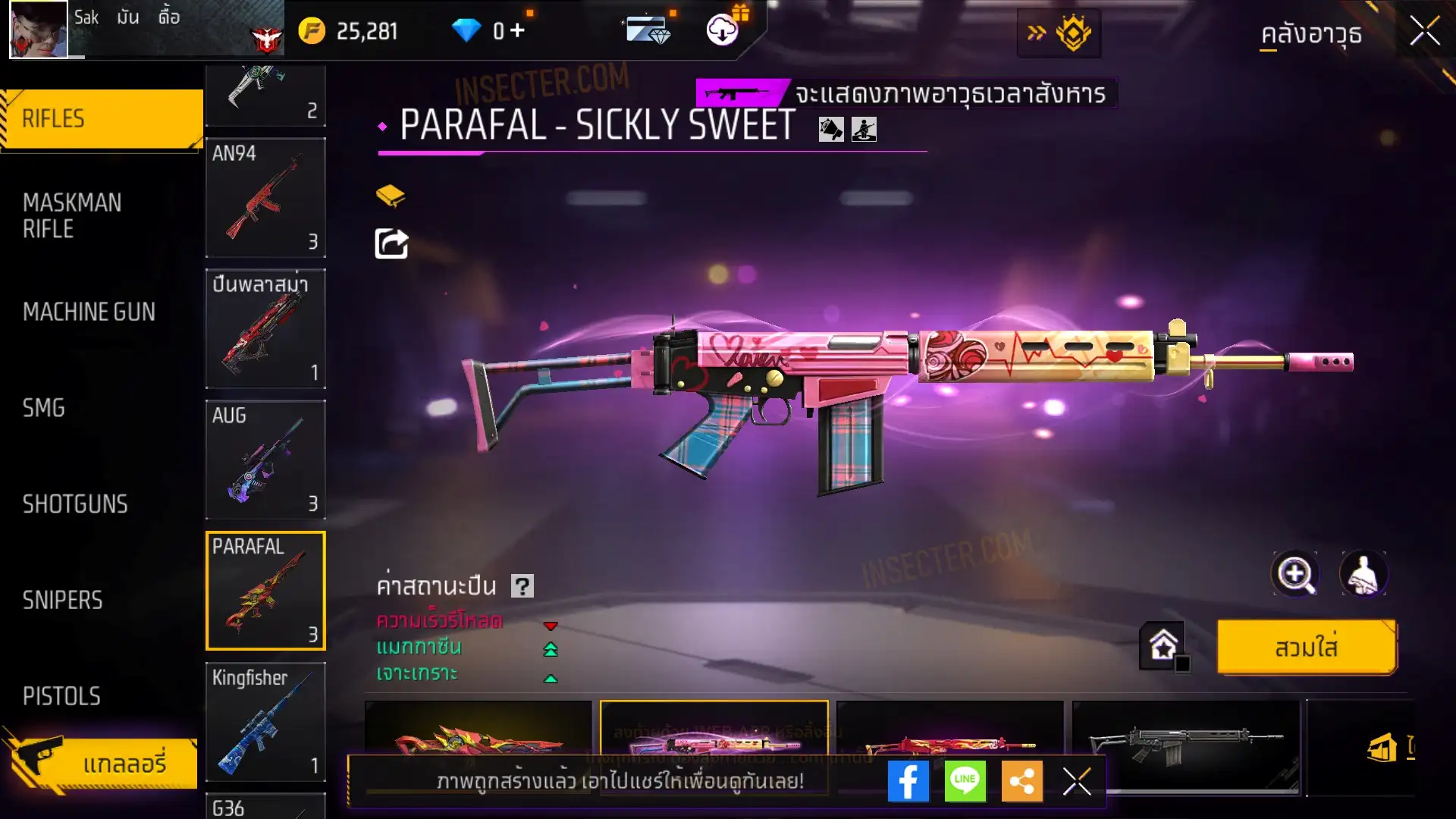Share the image via LINE
Viewport: 1456px width, 819px height.
point(965,781)
